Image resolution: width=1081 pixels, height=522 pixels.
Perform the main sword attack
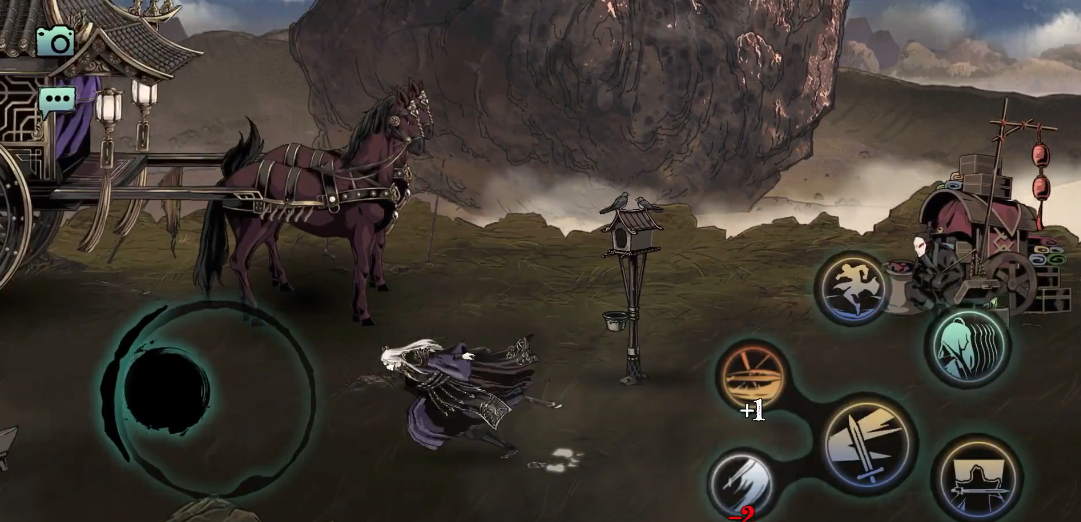[x=868, y=442]
